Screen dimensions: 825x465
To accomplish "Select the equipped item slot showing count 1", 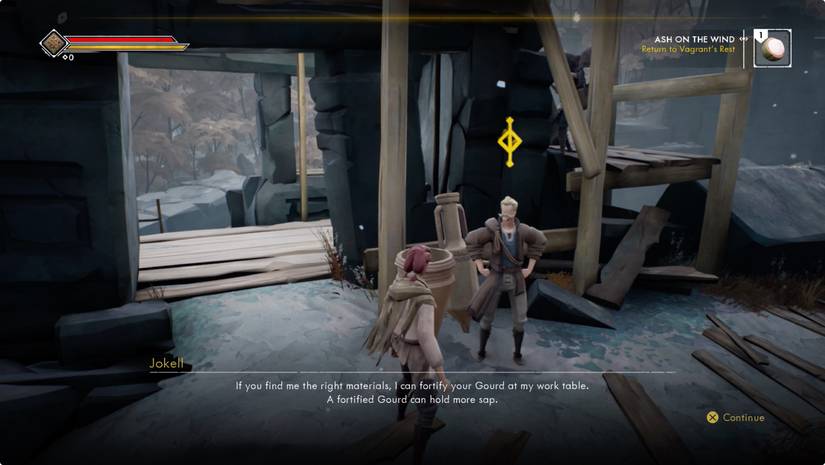I will click(x=772, y=47).
